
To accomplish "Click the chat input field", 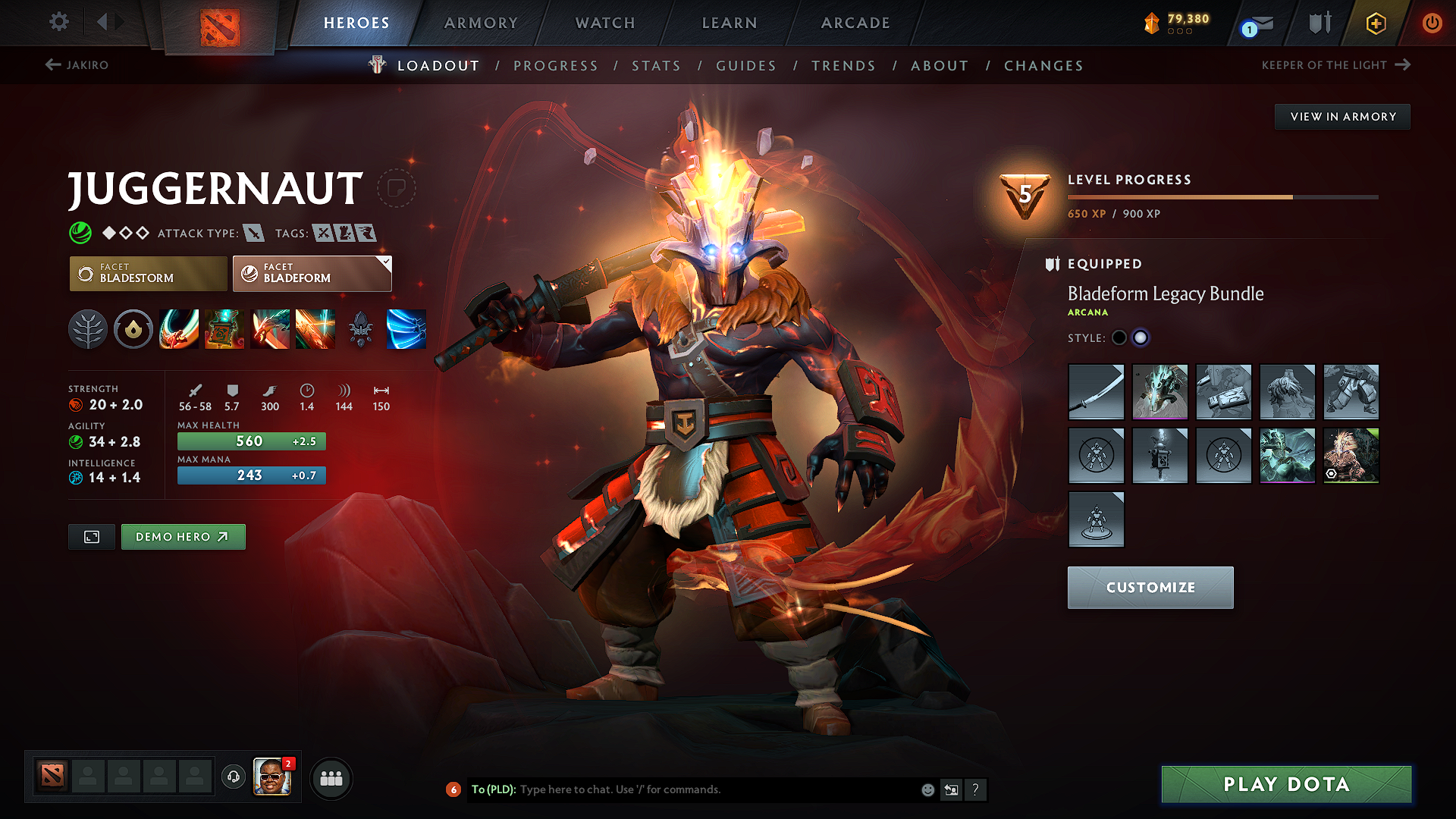I will pos(682,789).
